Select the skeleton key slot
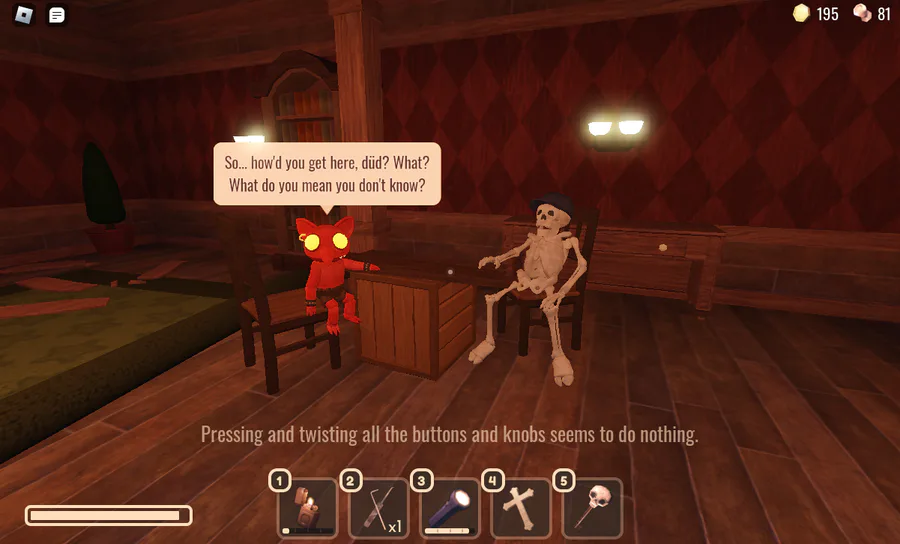Screen dimensions: 900x544 592,508
